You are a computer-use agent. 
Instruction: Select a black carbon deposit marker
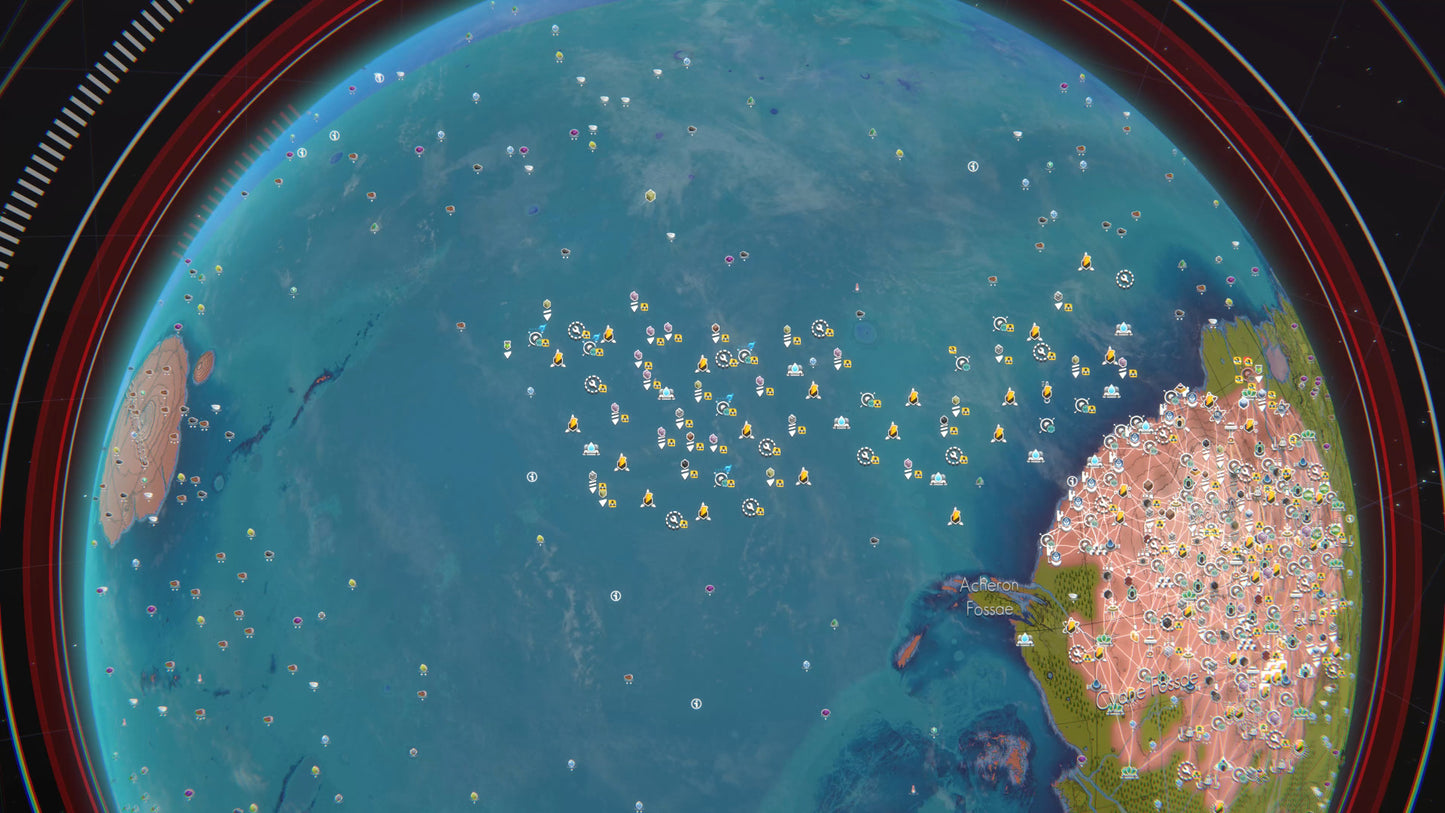(684, 464)
